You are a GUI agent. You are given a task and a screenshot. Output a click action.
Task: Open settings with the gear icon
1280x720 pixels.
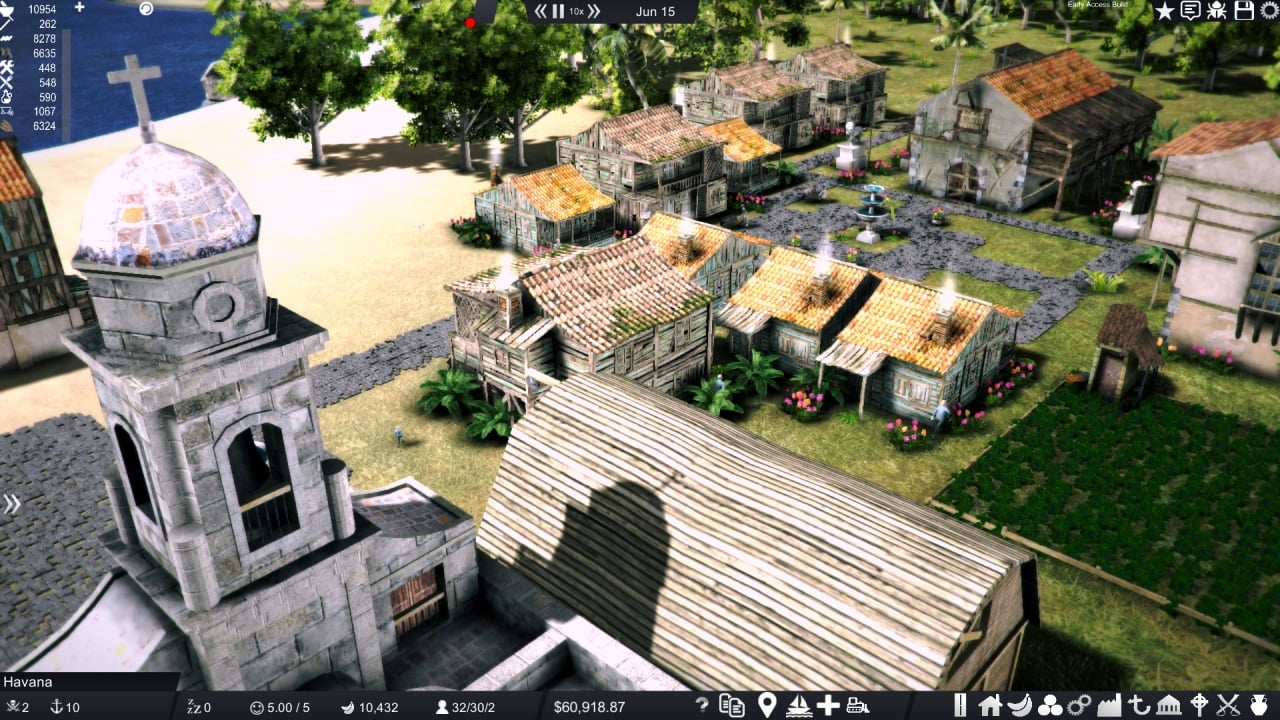tap(1270, 11)
